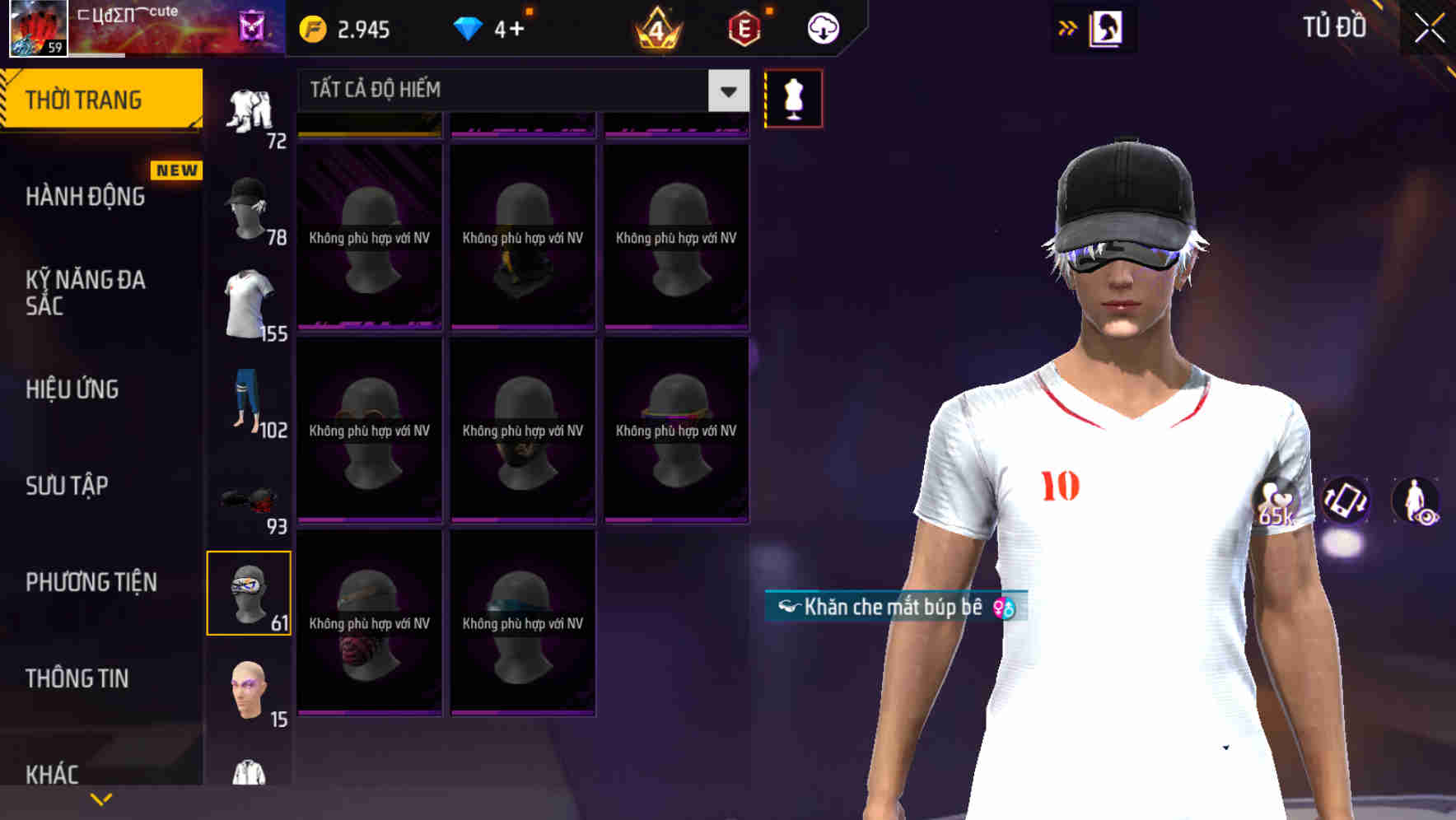Expand the down chevron under KHÁC

[101, 798]
